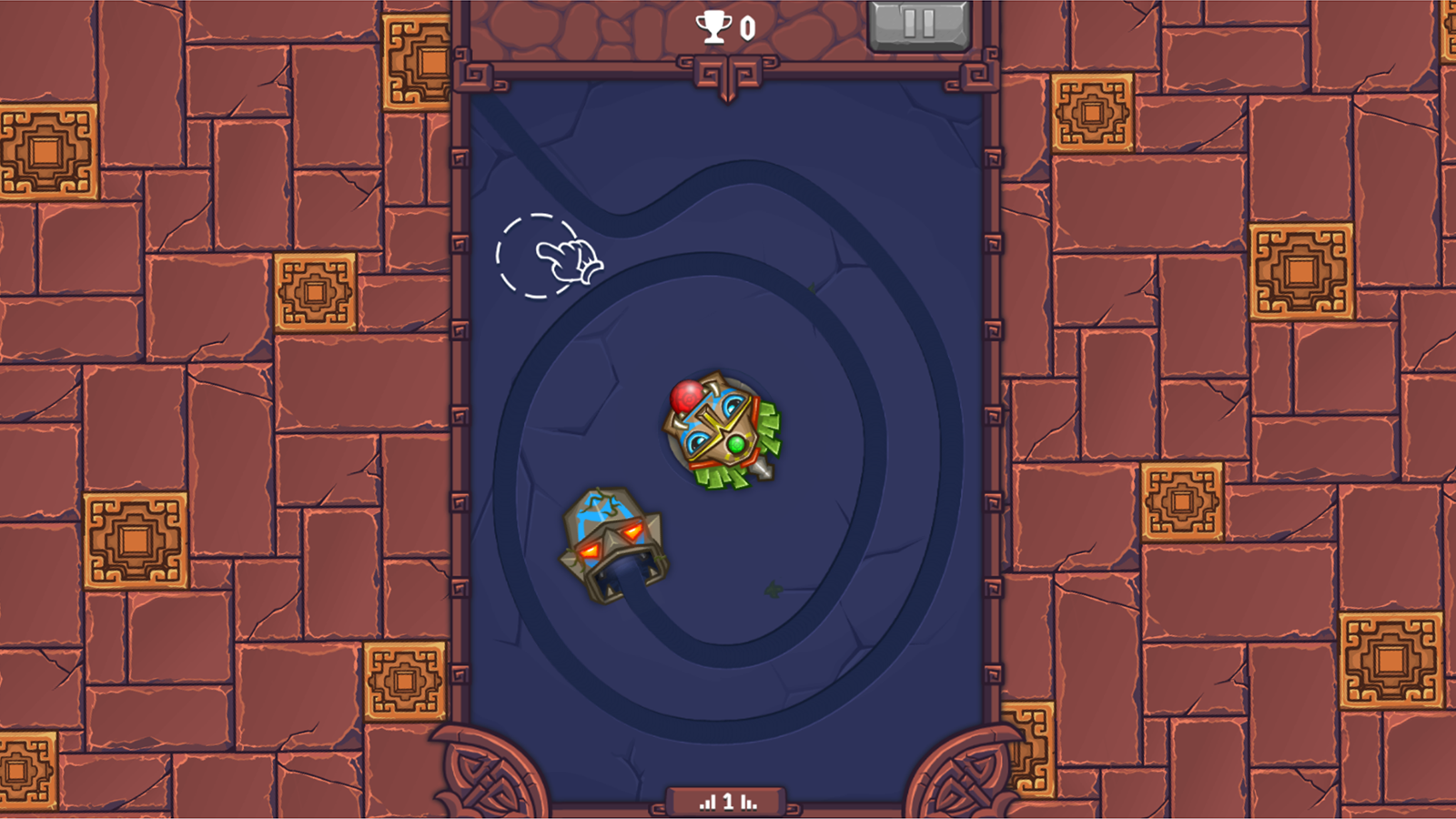1456x819 pixels.
Task: Tap the dashed circle tap indicator
Action: click(x=535, y=255)
